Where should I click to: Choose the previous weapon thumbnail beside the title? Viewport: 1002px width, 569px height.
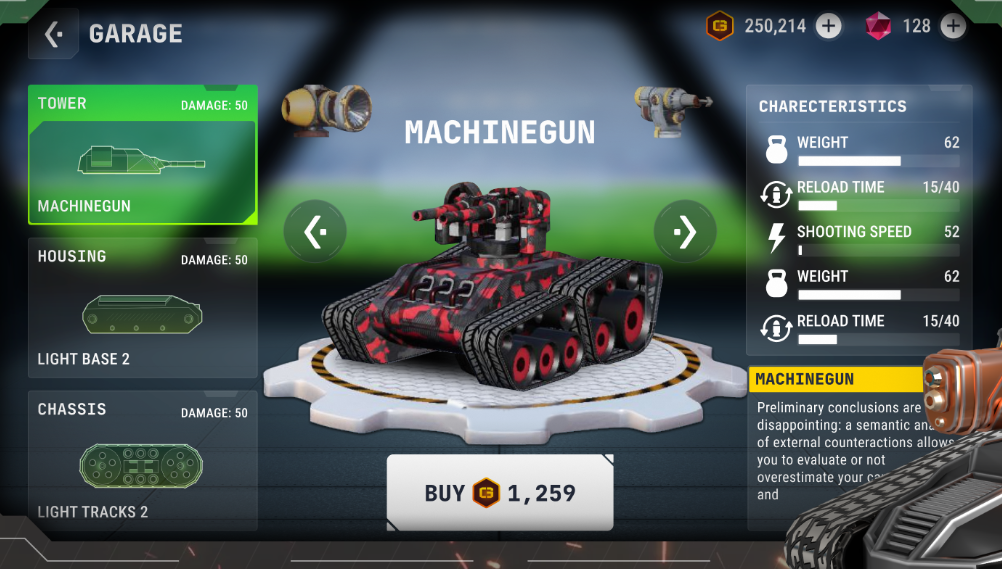(326, 109)
